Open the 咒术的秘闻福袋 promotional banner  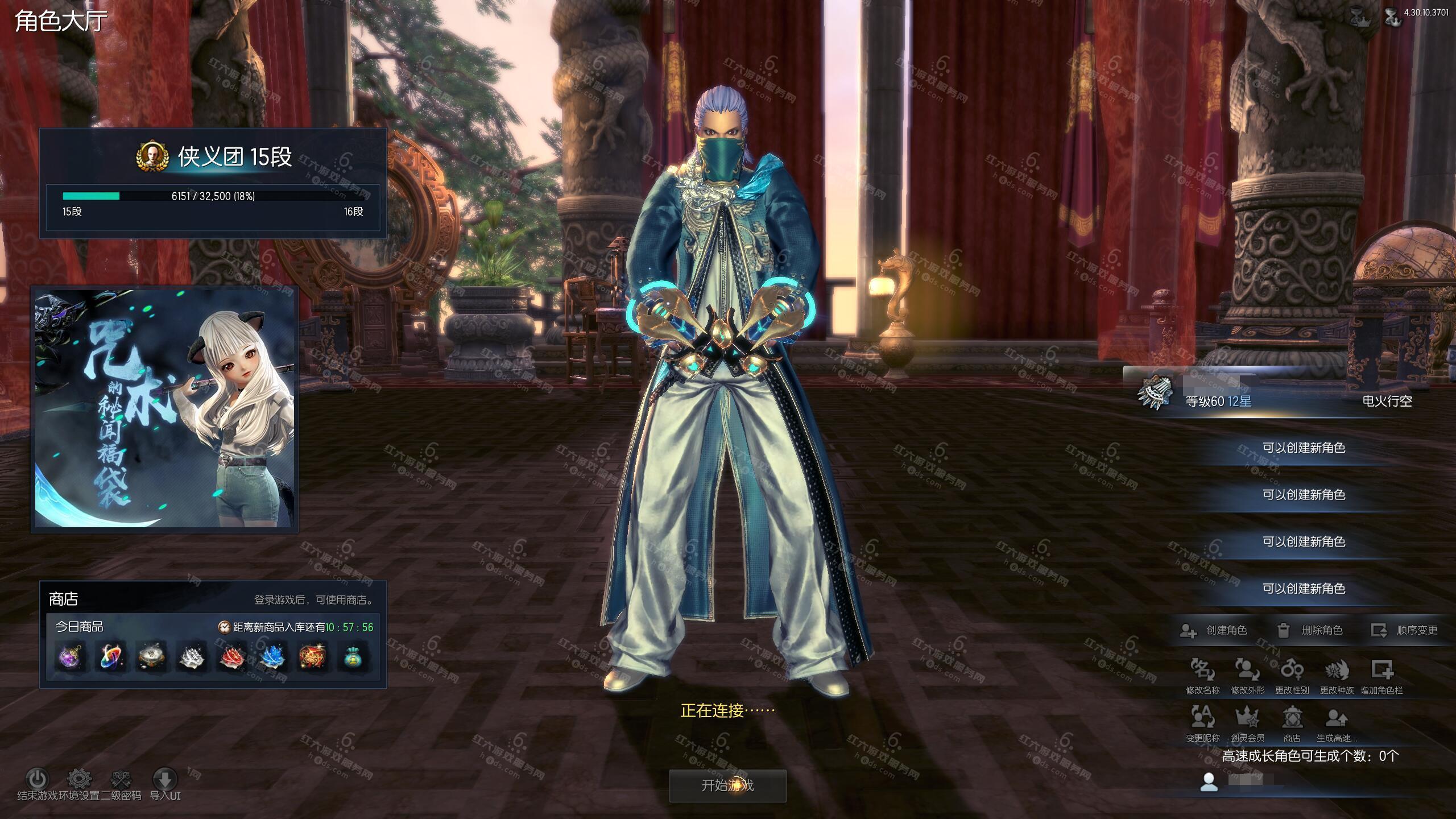(165, 409)
